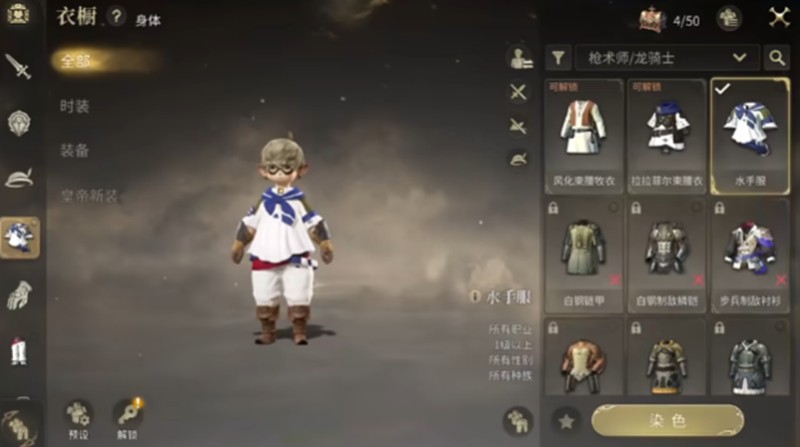The image size is (800, 447).
Task: Open the 解锁 unlock button
Action: click(128, 417)
